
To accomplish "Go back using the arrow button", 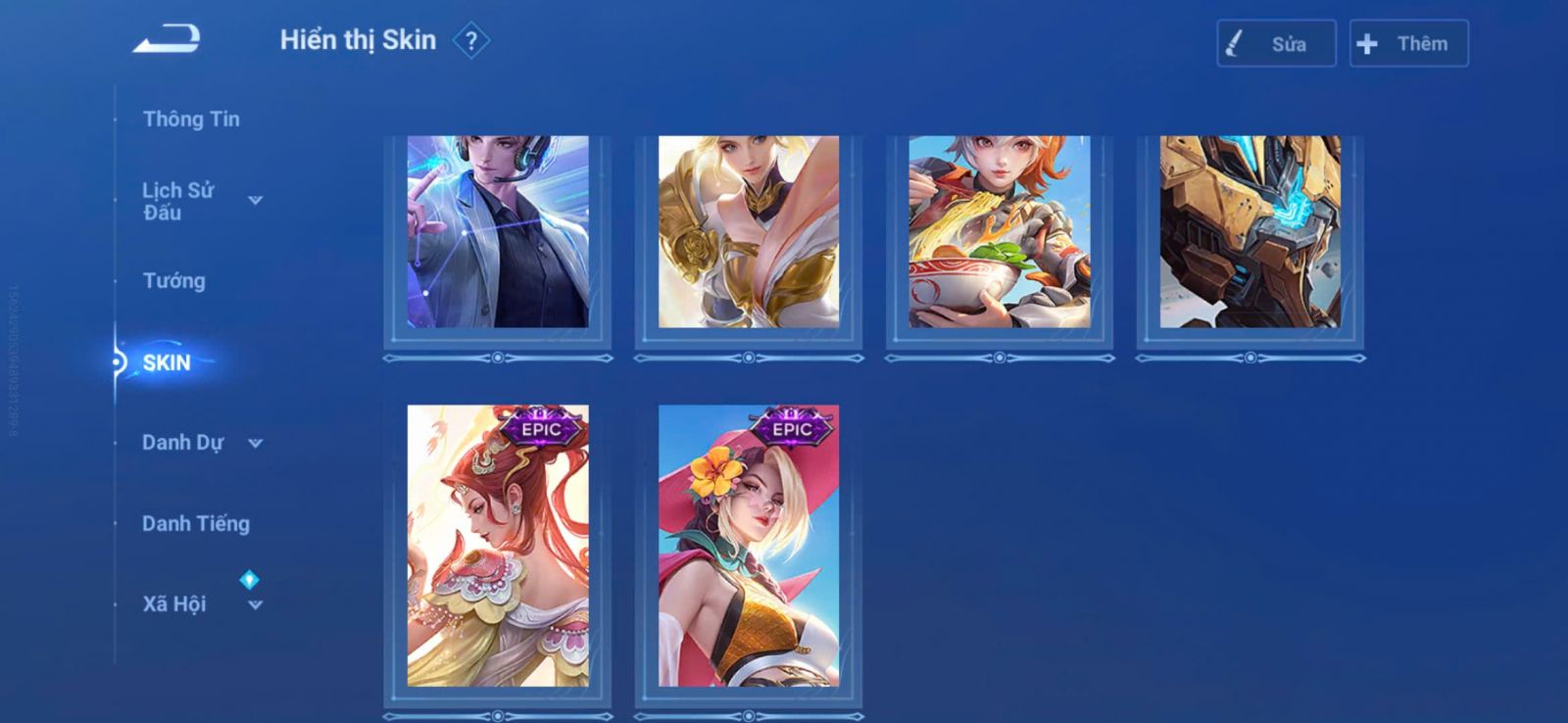I will 167,40.
